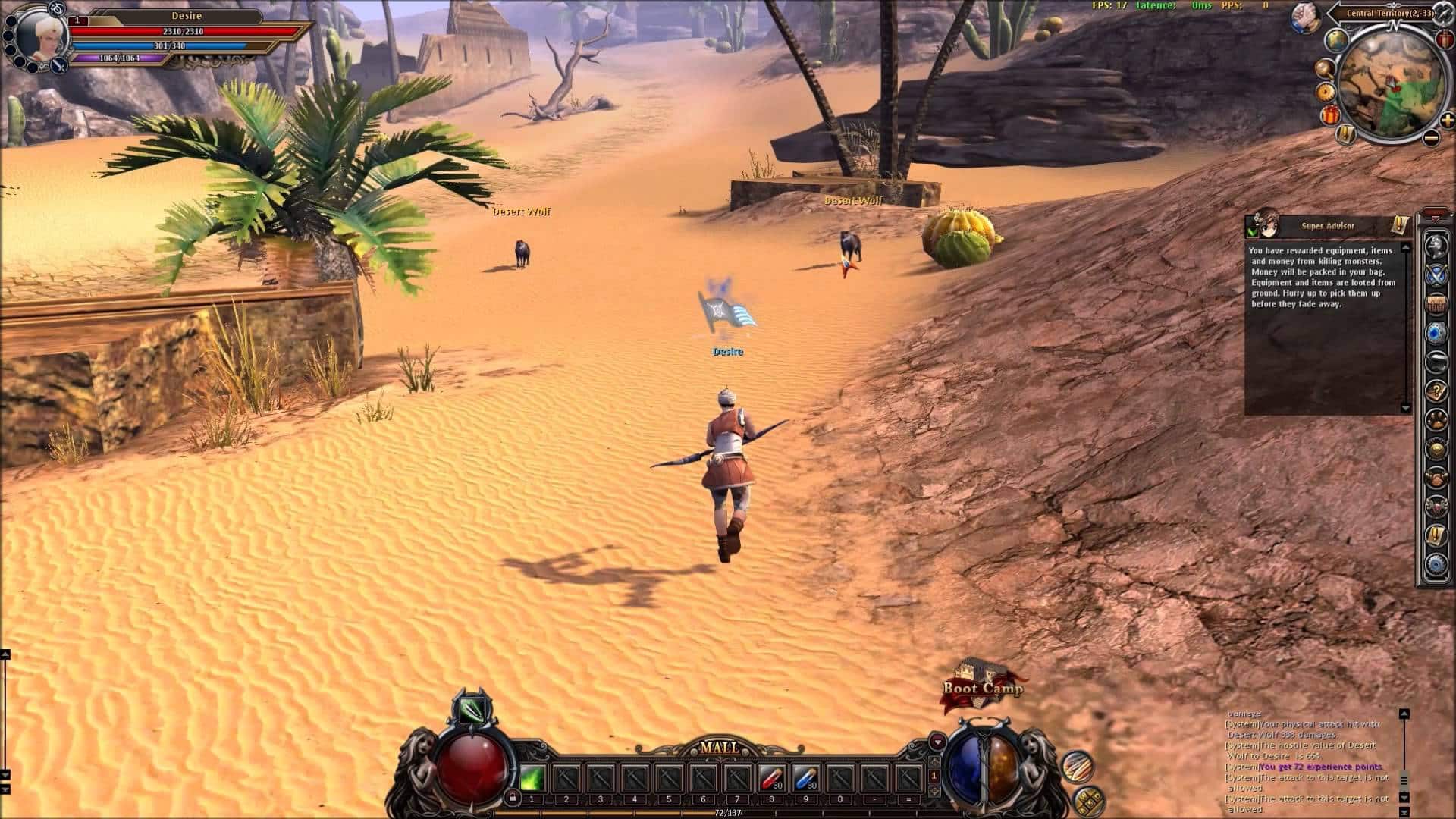Use the red health potion in the hotbar
Image resolution: width=1456 pixels, height=819 pixels.
coord(770,778)
